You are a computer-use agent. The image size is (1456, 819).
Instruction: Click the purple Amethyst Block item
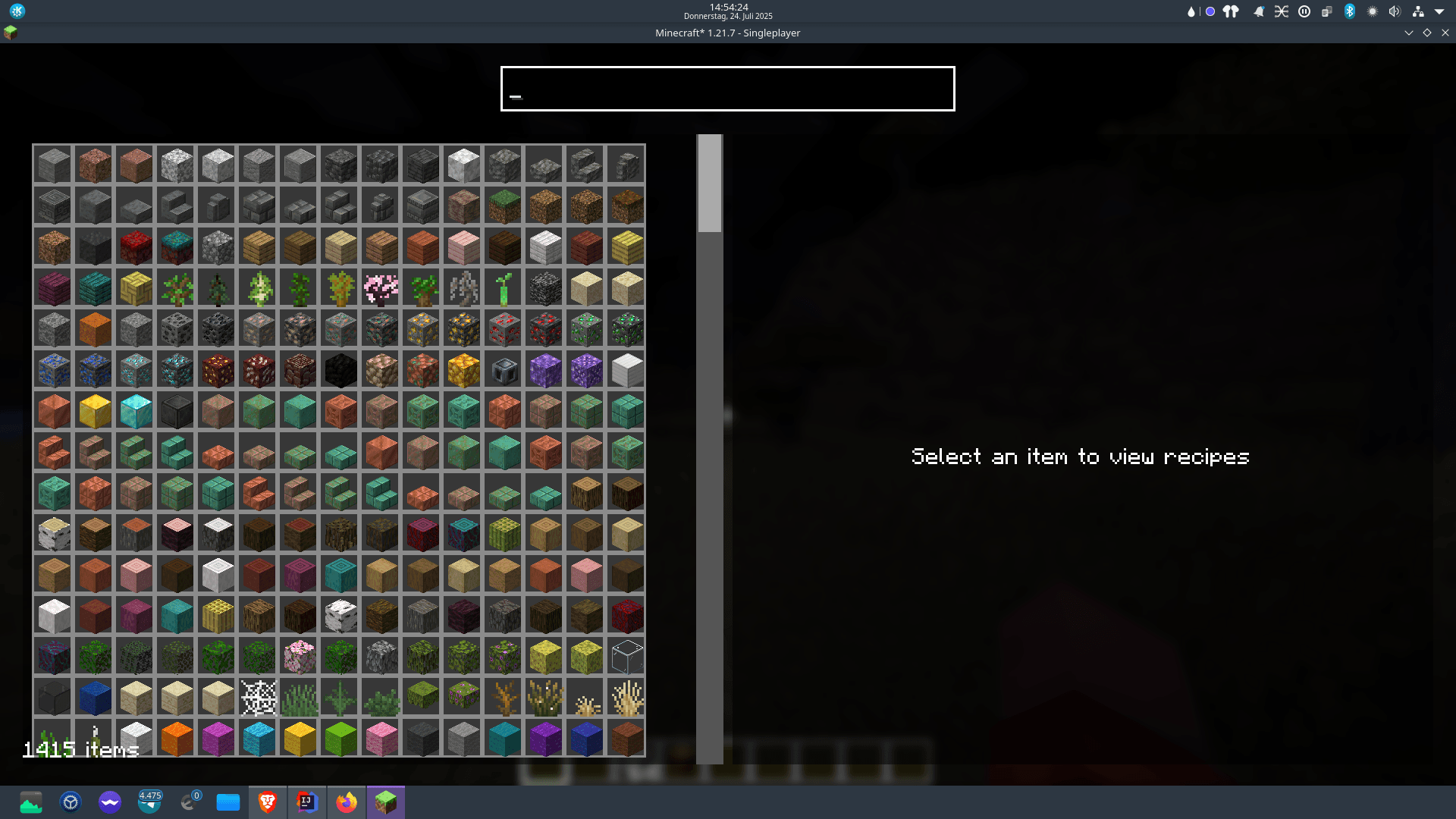click(544, 370)
